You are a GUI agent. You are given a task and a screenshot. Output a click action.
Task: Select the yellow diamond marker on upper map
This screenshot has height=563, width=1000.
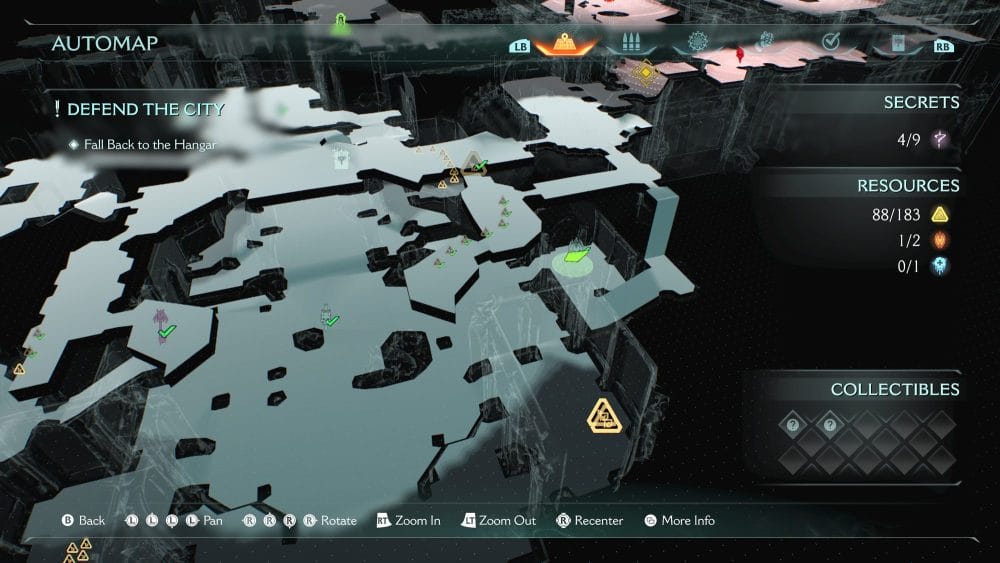[646, 70]
